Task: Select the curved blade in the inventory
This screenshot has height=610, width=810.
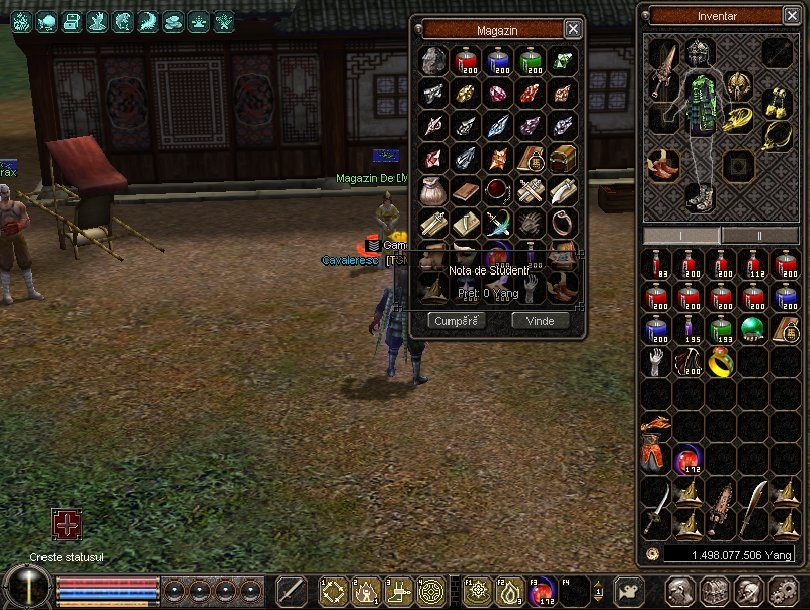Action: (x=752, y=497)
